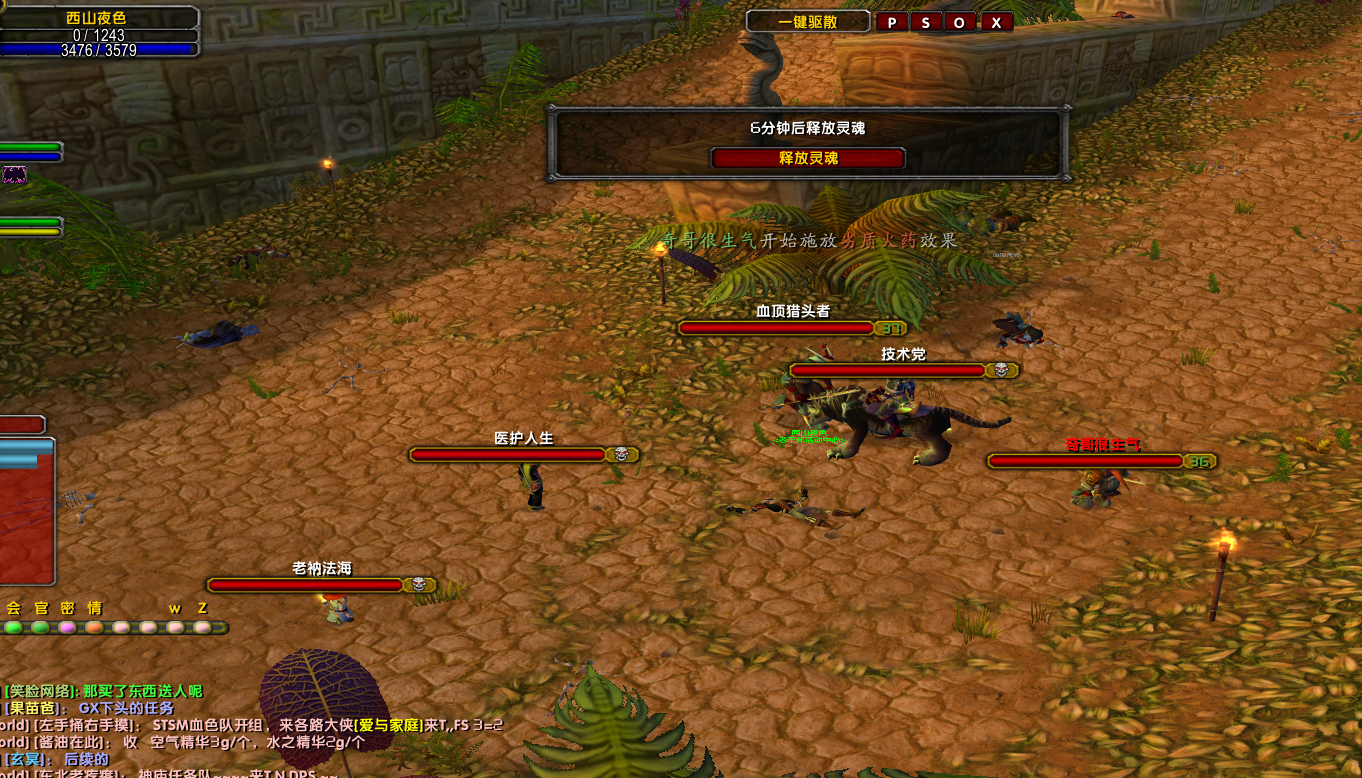Click the red X button
This screenshot has height=778, width=1362.
(x=995, y=22)
